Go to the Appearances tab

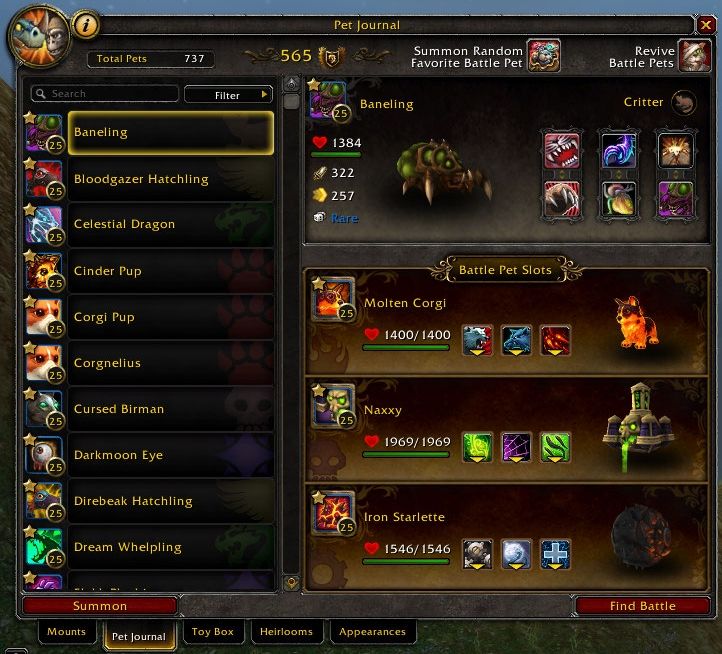click(x=372, y=632)
